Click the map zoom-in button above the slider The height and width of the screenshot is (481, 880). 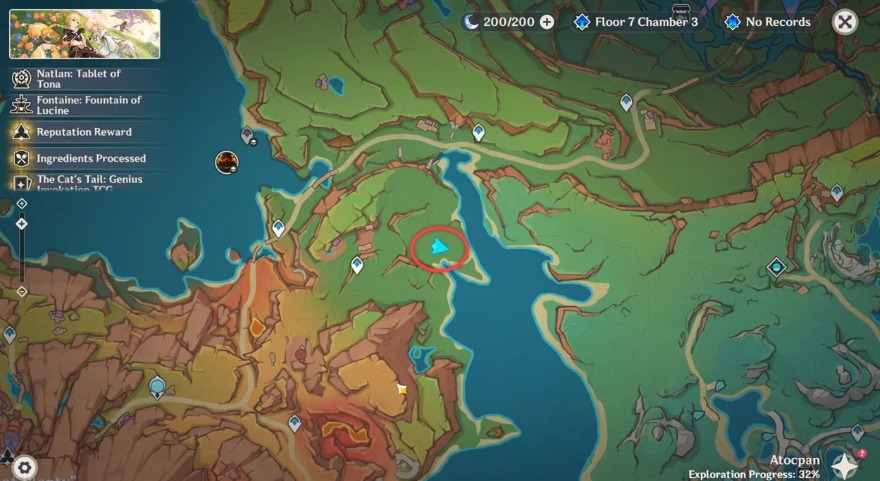click(22, 203)
